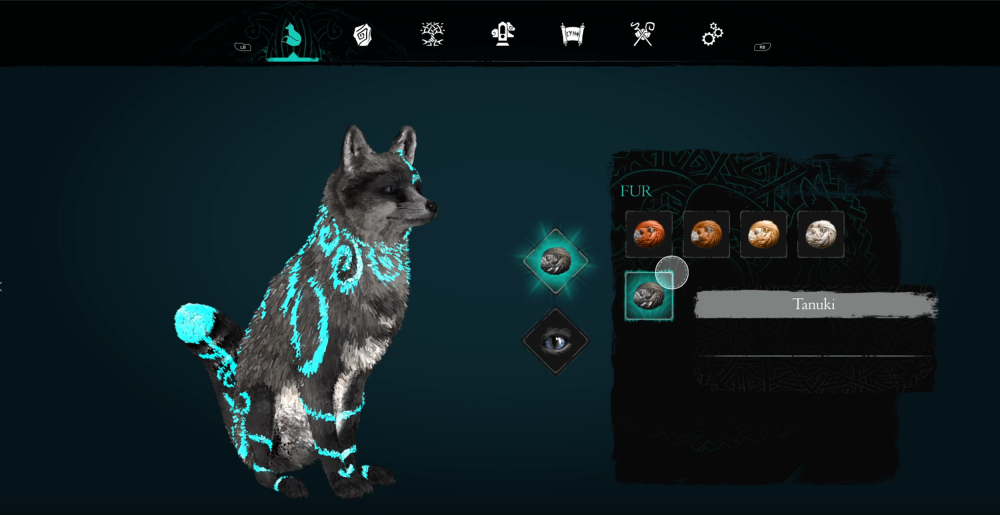Open the scroll tab
This screenshot has width=1000, height=515.
pyautogui.click(x=572, y=35)
